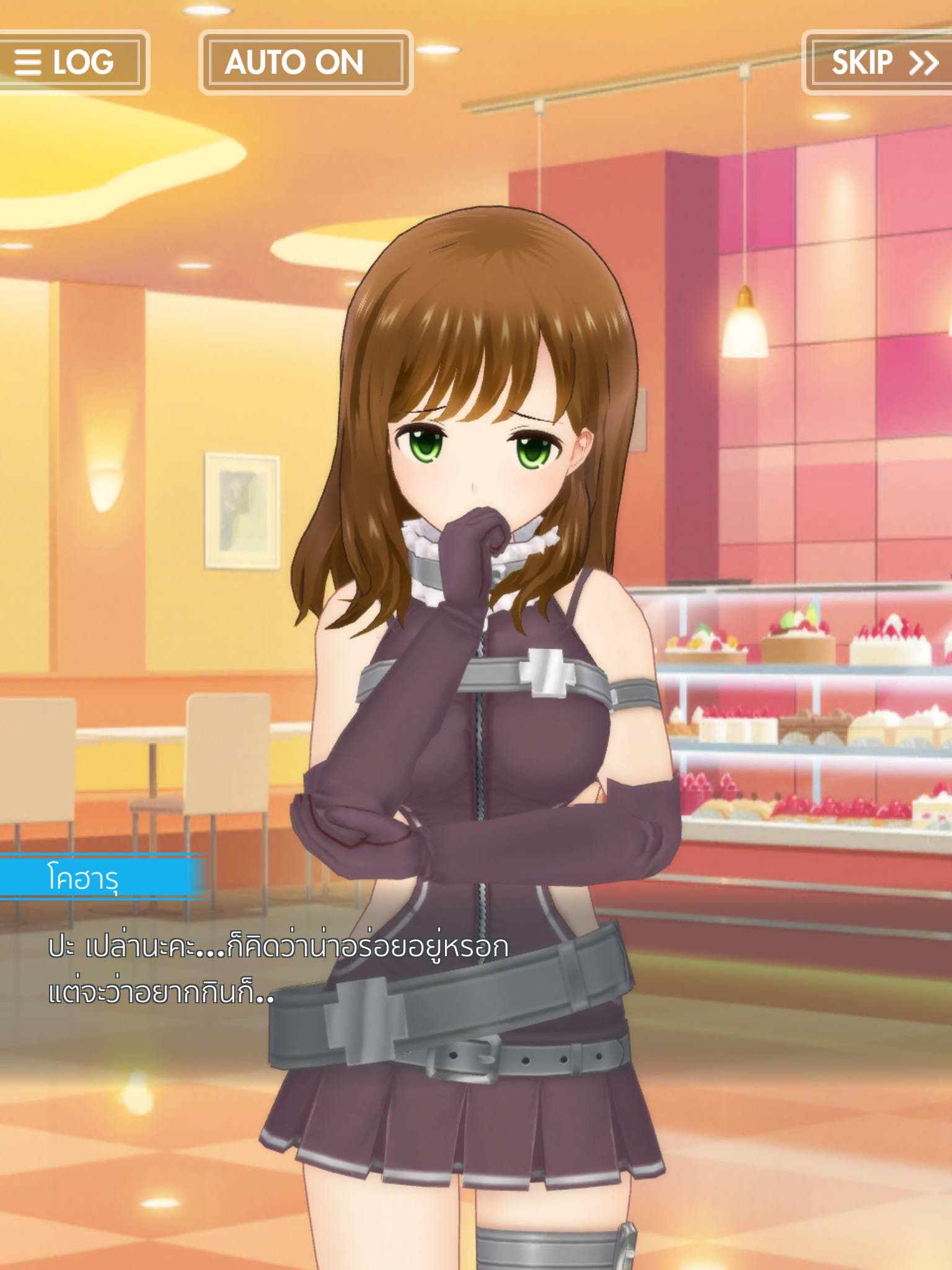The width and height of the screenshot is (952, 1270).
Task: Skip the story scene
Action: (880, 62)
